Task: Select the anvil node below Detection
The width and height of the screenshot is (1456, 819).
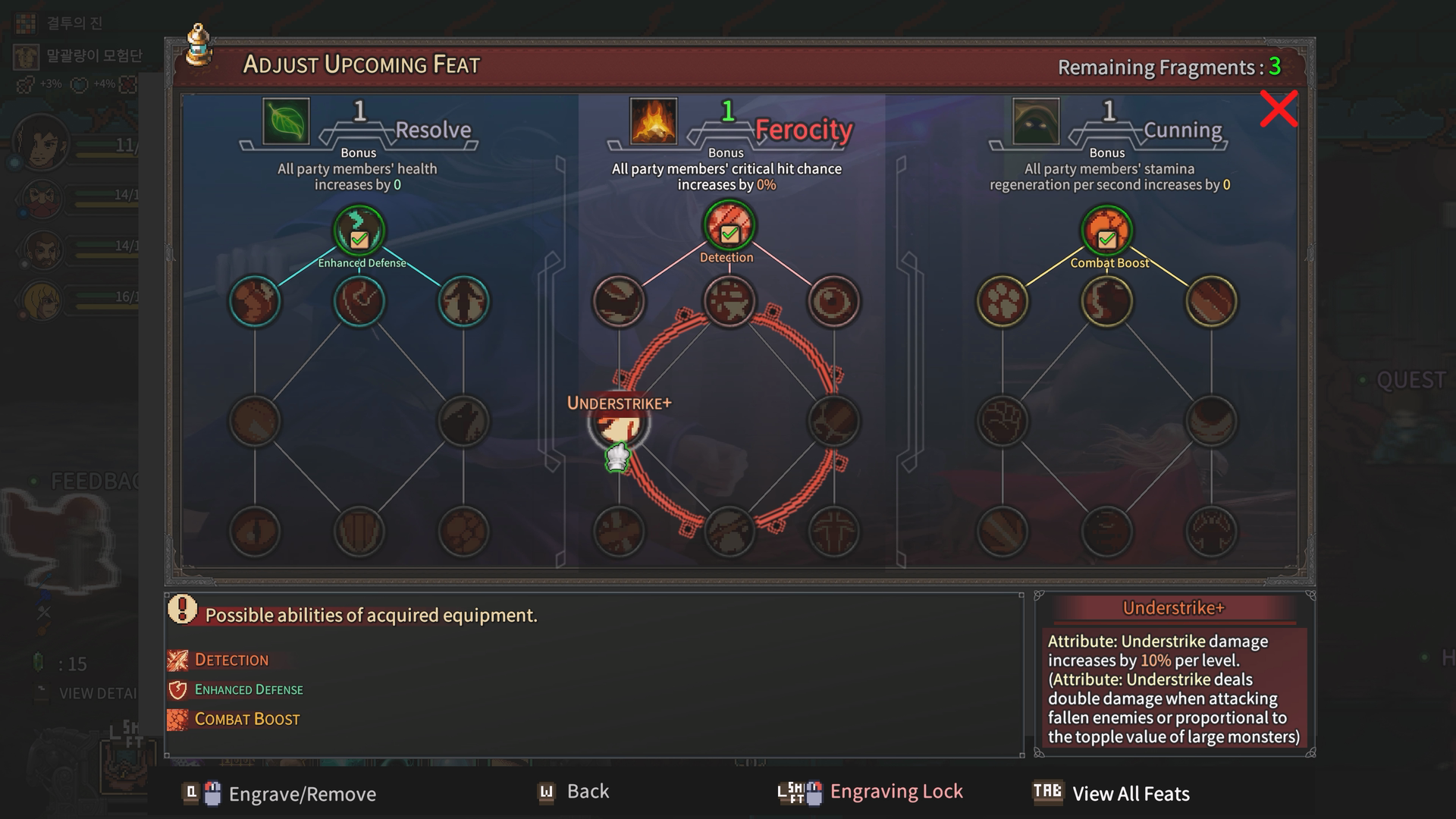Action: (728, 301)
